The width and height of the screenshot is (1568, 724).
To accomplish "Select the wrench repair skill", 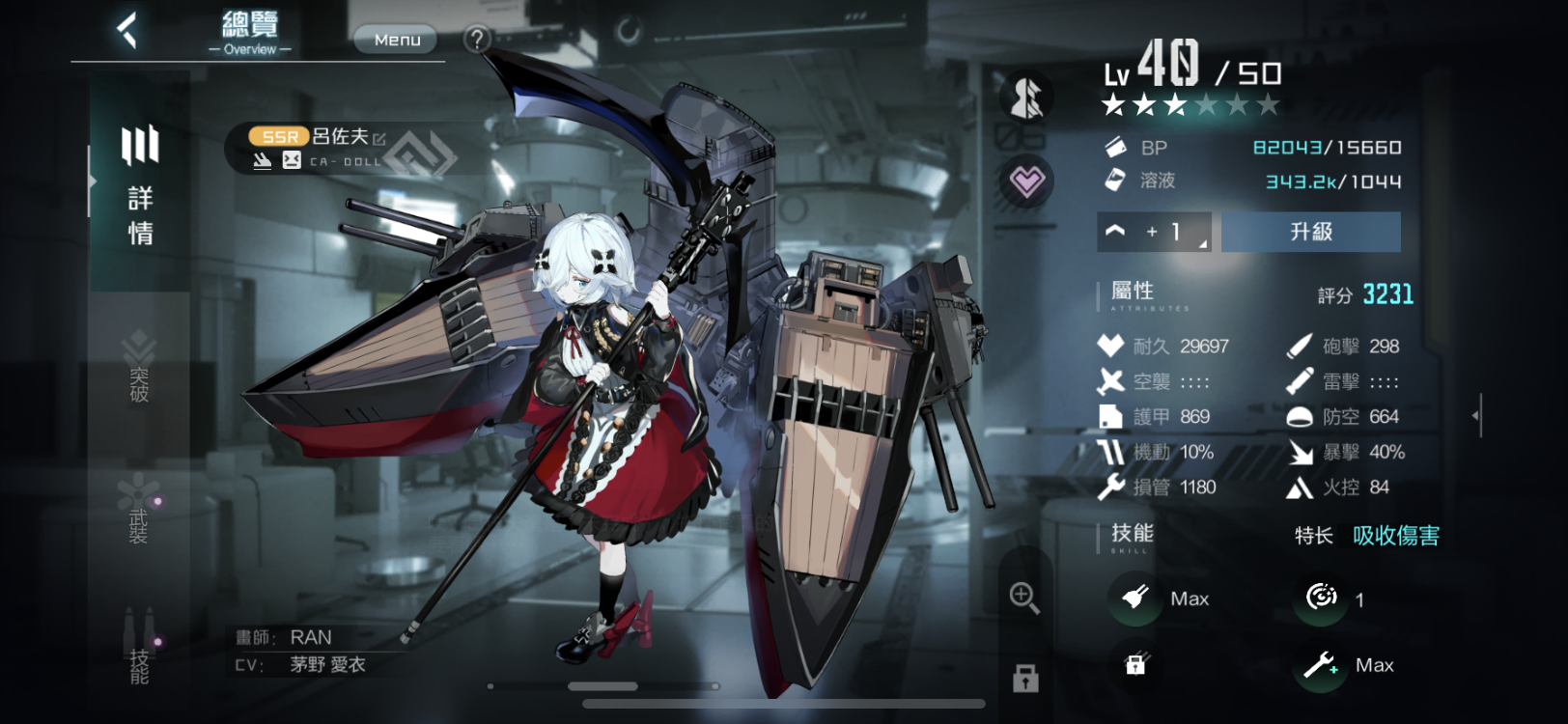I will click(x=1320, y=664).
